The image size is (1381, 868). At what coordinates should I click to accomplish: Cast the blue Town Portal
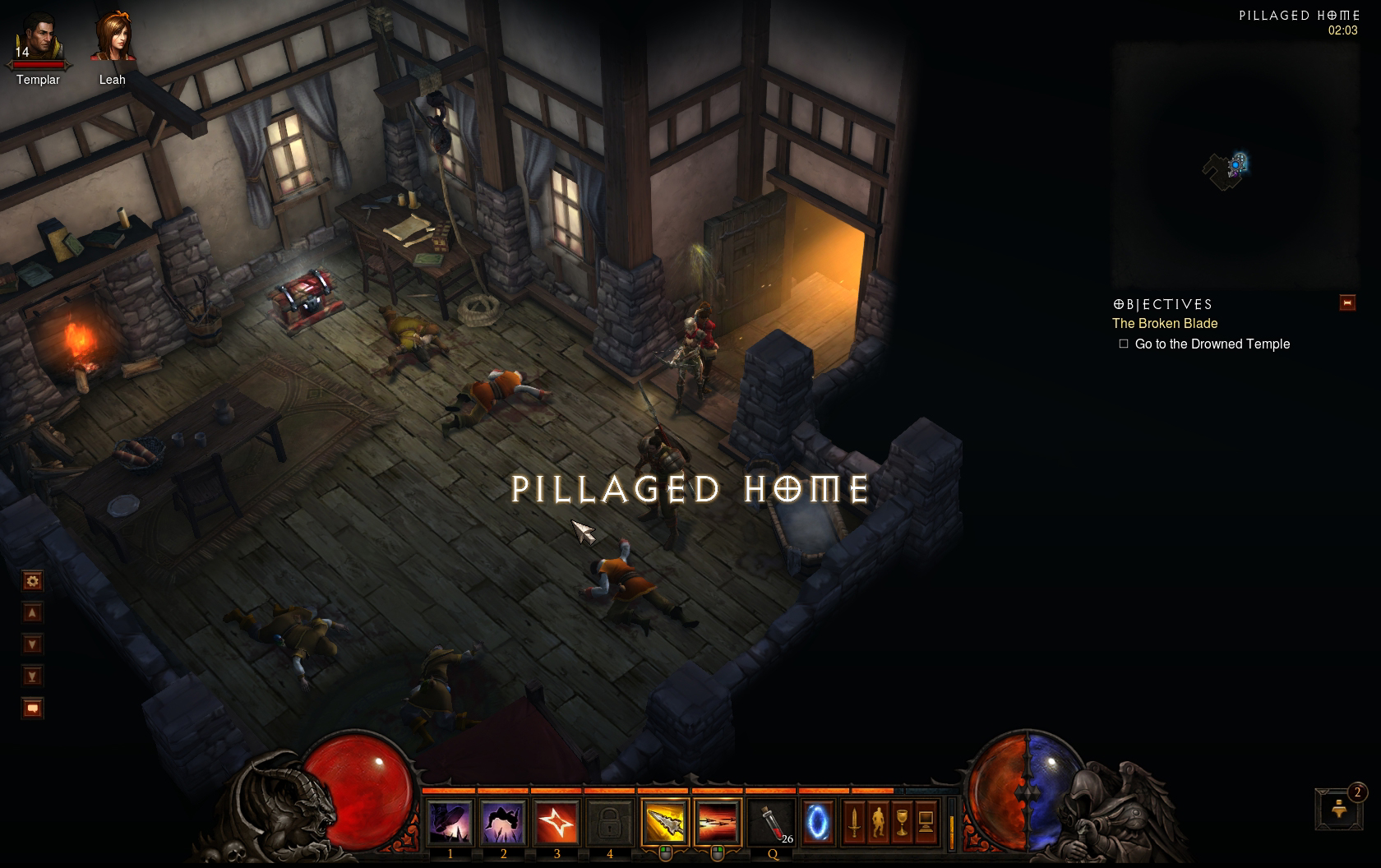[817, 822]
